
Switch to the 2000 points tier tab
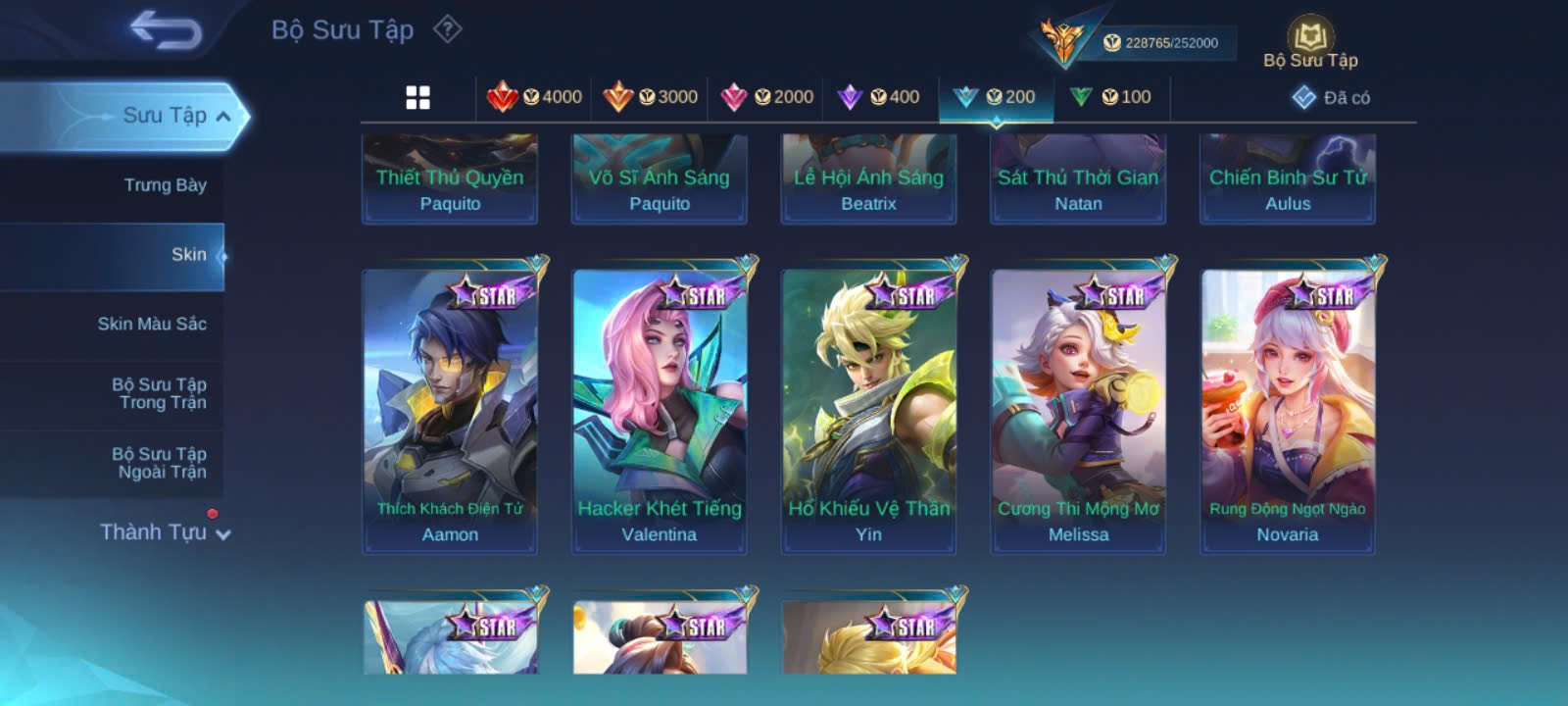pos(766,97)
